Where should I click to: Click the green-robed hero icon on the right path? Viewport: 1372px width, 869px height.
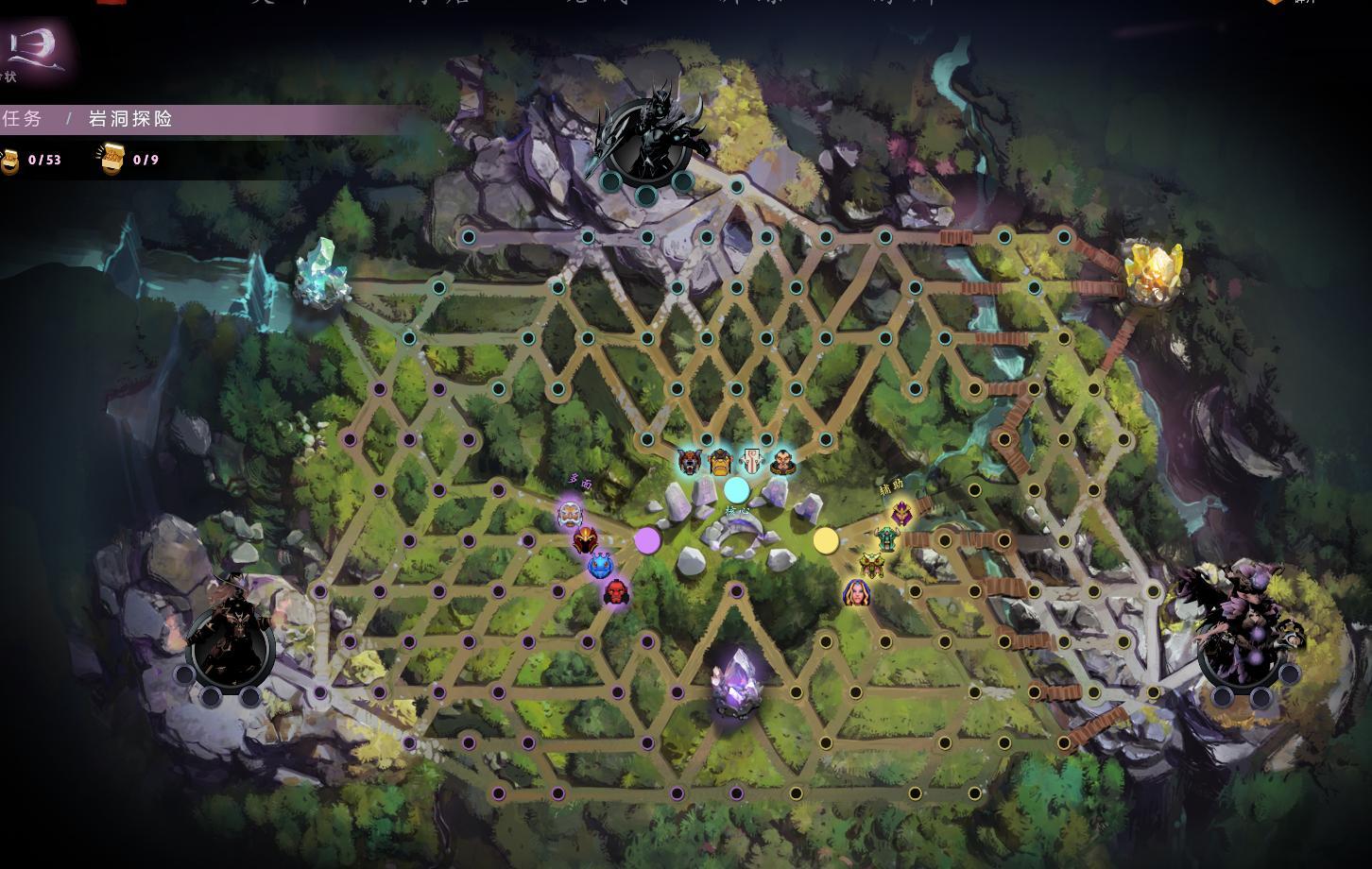pos(888,538)
